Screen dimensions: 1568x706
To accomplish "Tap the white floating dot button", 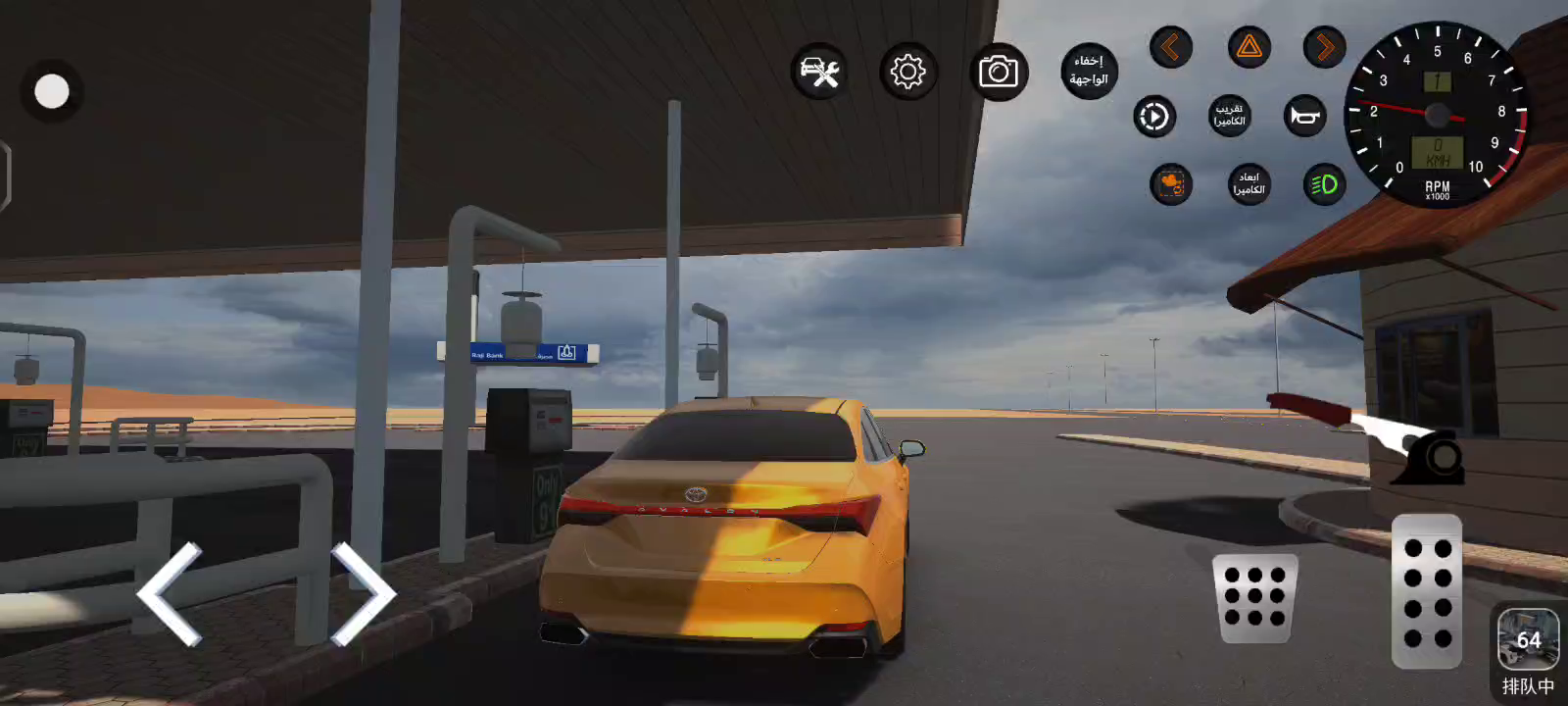I will point(52,92).
